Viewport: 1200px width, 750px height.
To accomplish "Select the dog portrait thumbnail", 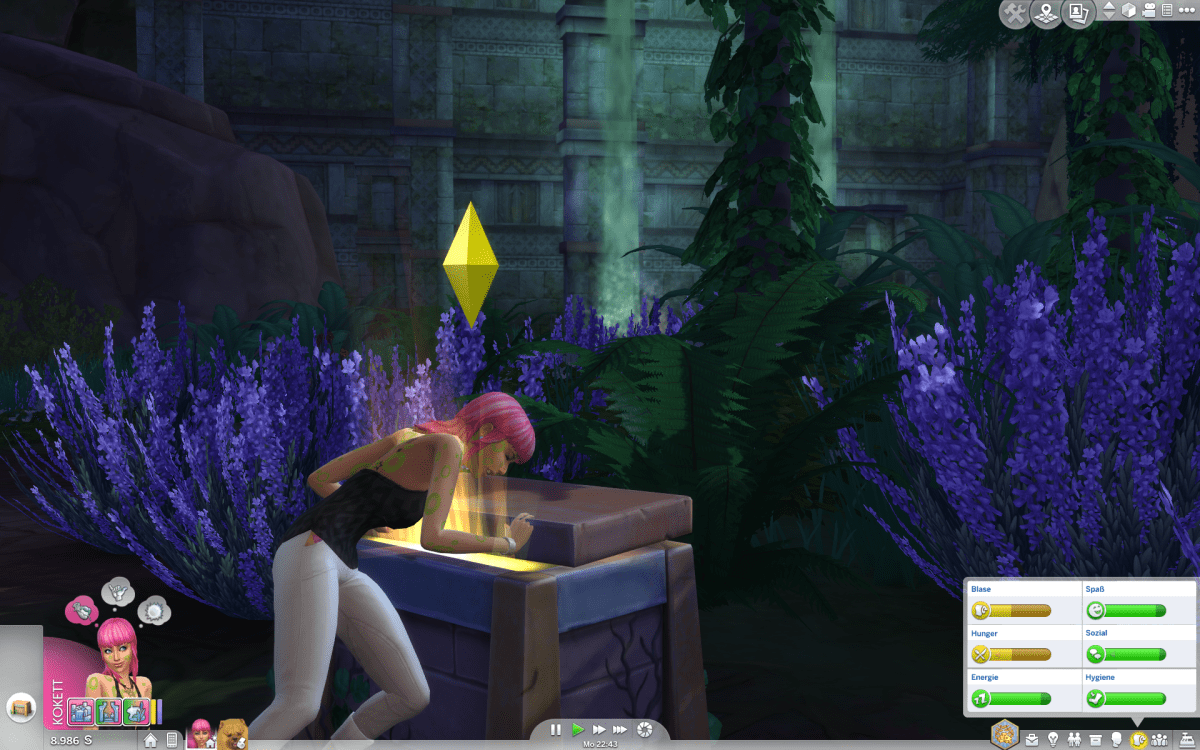I will click(232, 734).
